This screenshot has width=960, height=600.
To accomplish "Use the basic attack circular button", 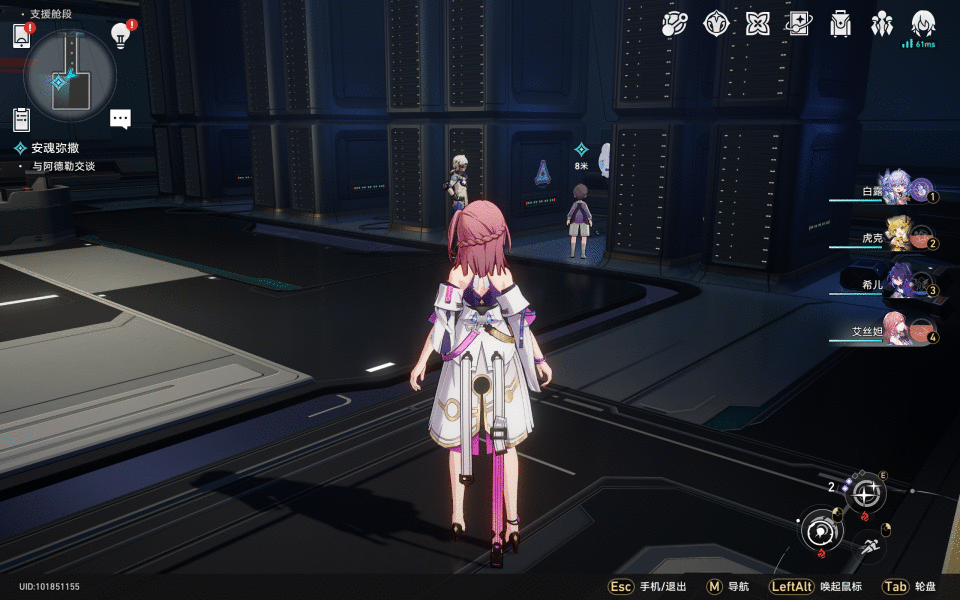I will 822,528.
